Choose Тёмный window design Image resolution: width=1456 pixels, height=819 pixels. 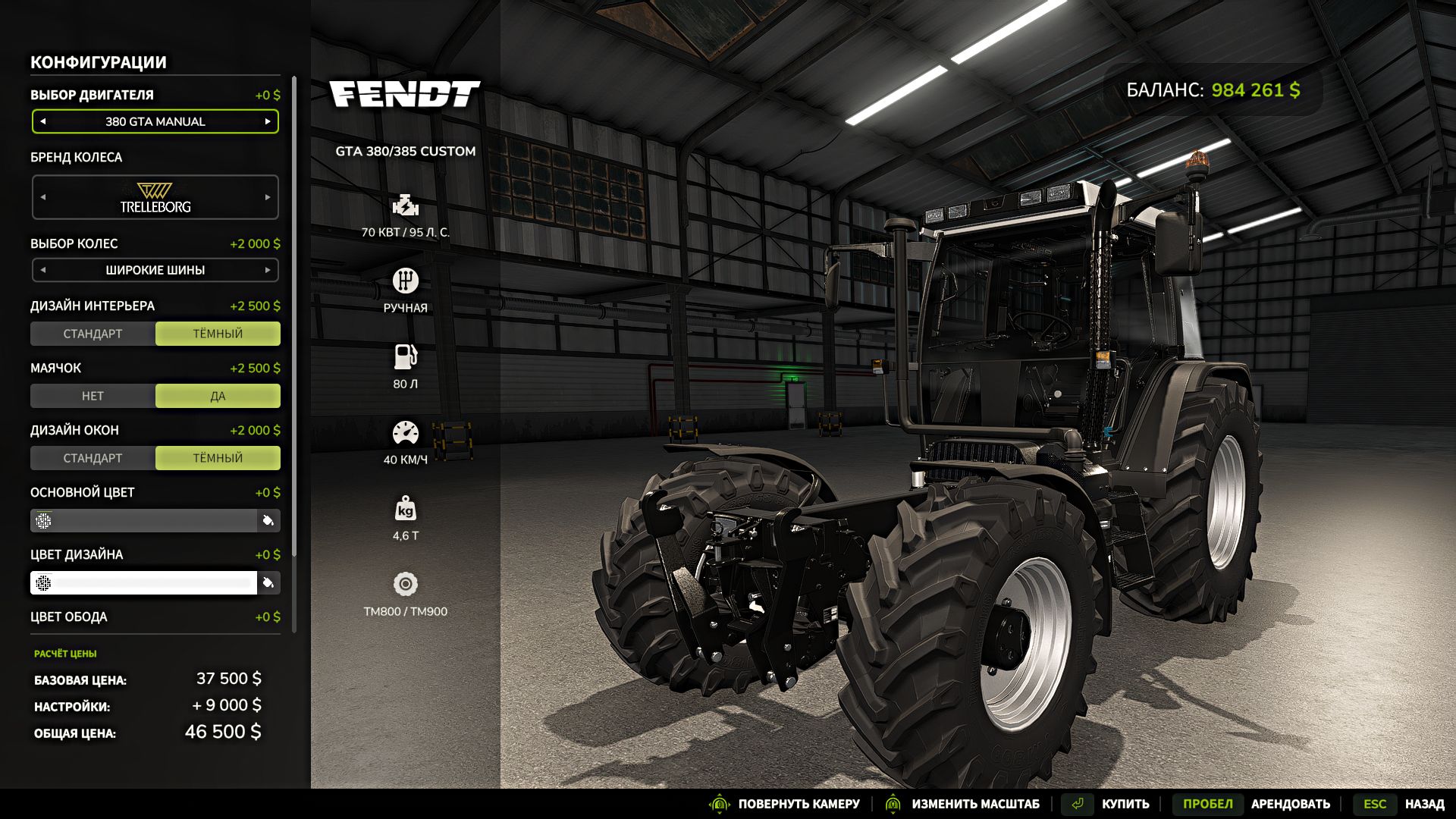218,458
